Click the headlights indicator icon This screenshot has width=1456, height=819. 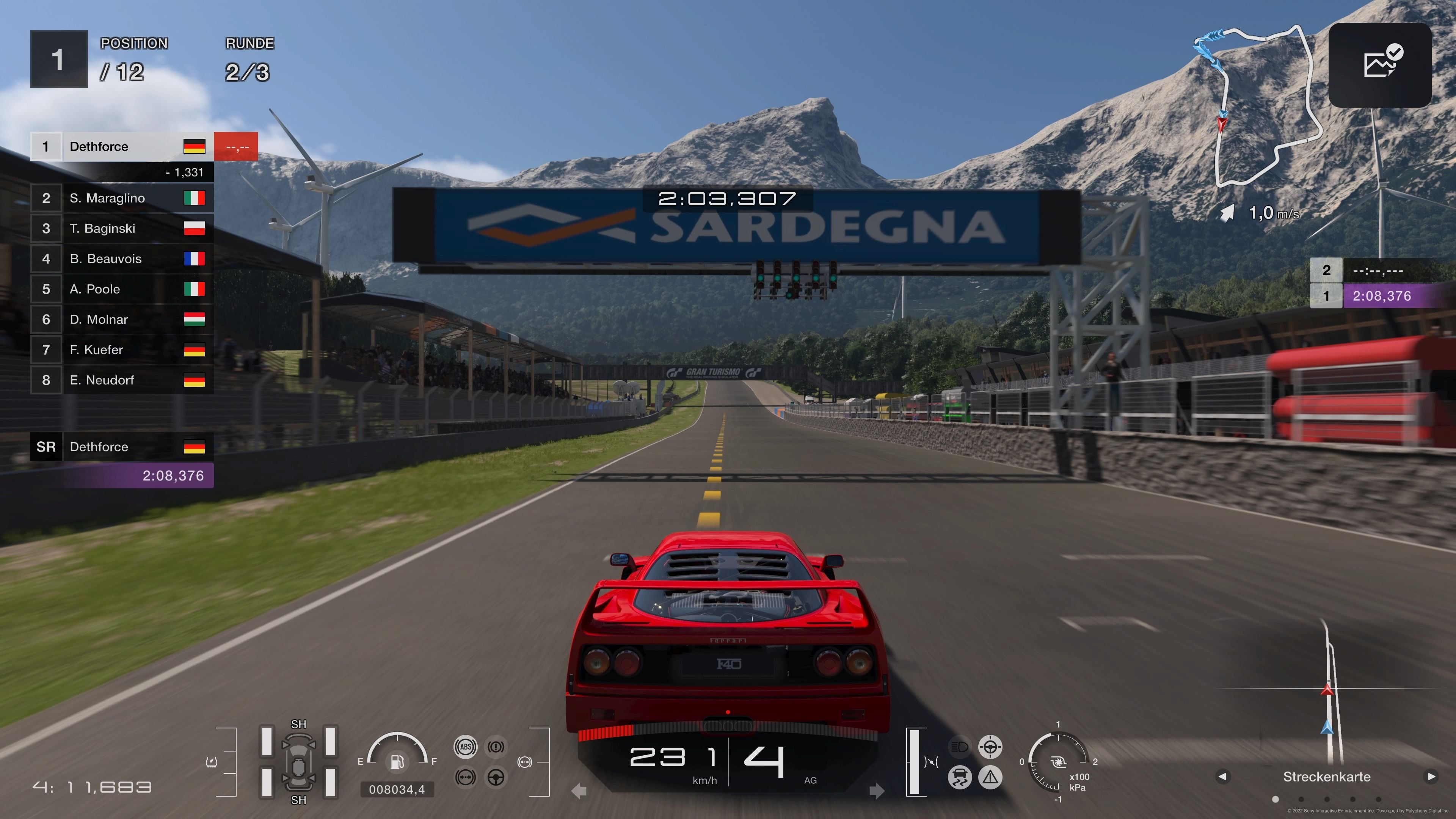(x=959, y=747)
